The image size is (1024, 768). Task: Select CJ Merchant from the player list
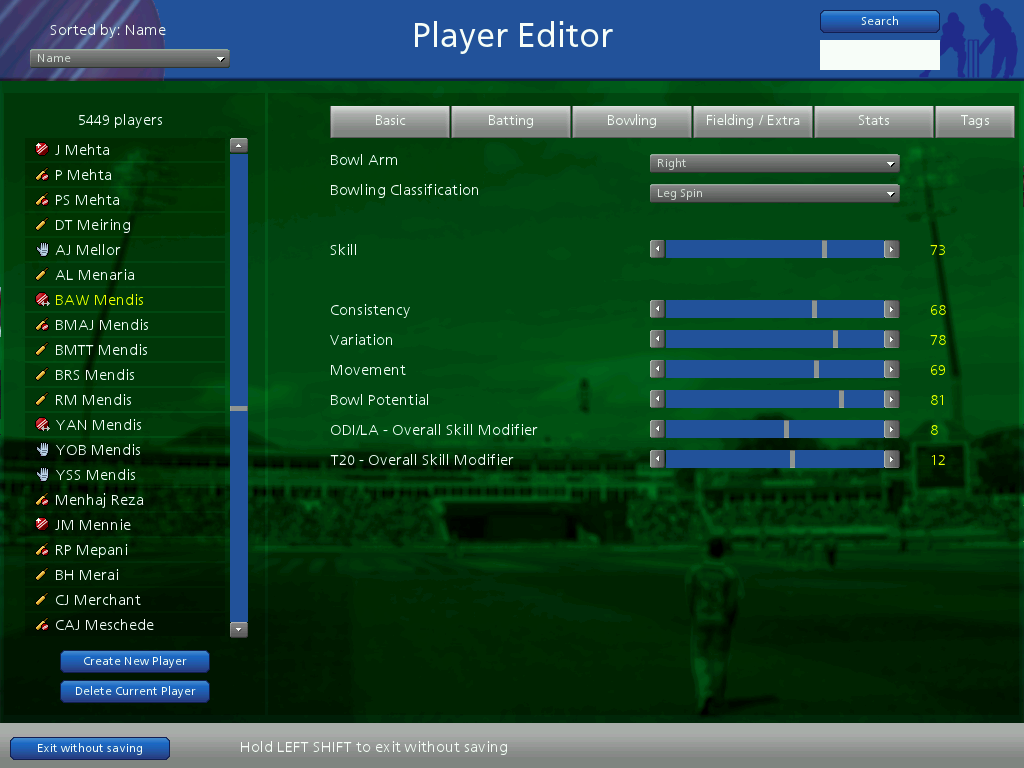point(98,600)
